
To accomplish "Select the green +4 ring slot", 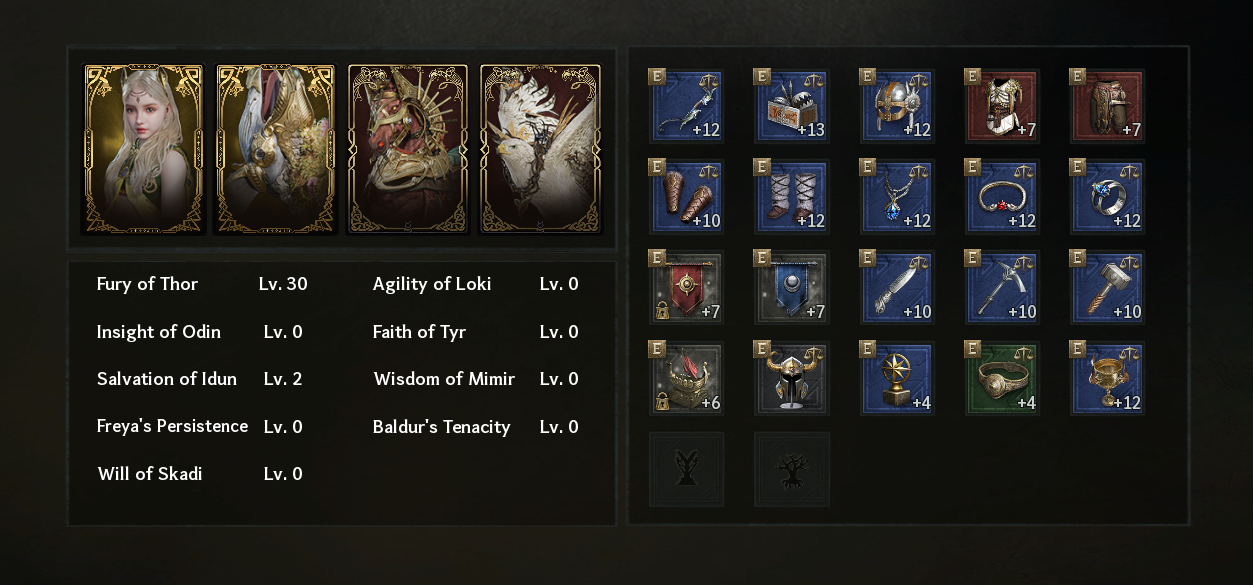I will (1002, 379).
